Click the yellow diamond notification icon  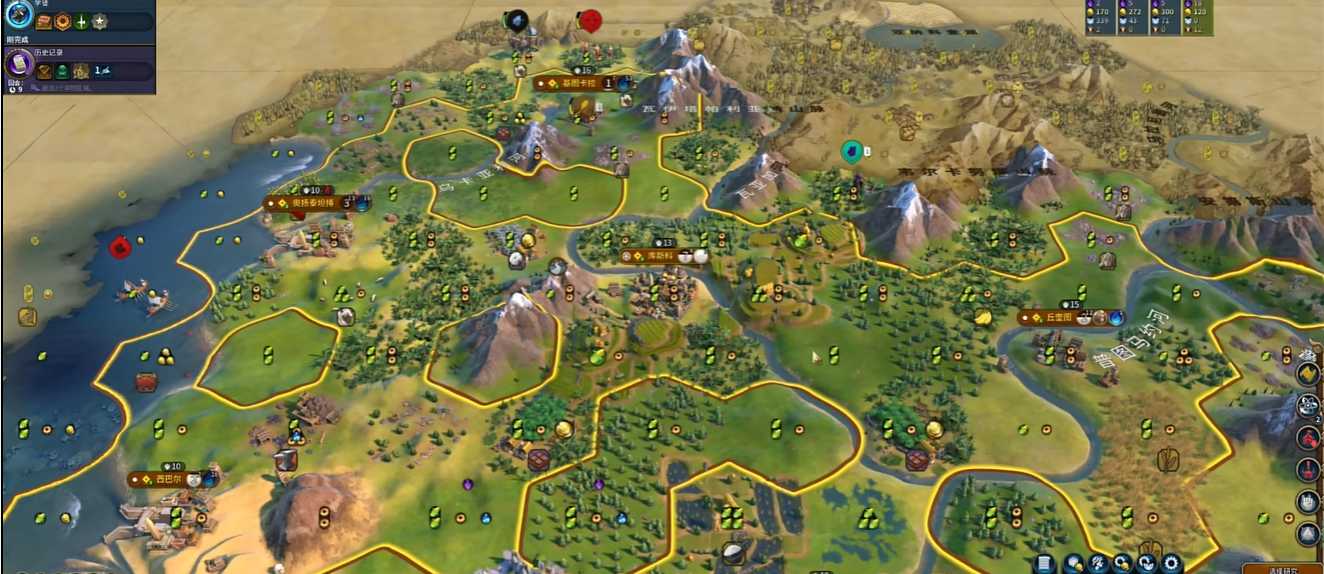click(1308, 373)
